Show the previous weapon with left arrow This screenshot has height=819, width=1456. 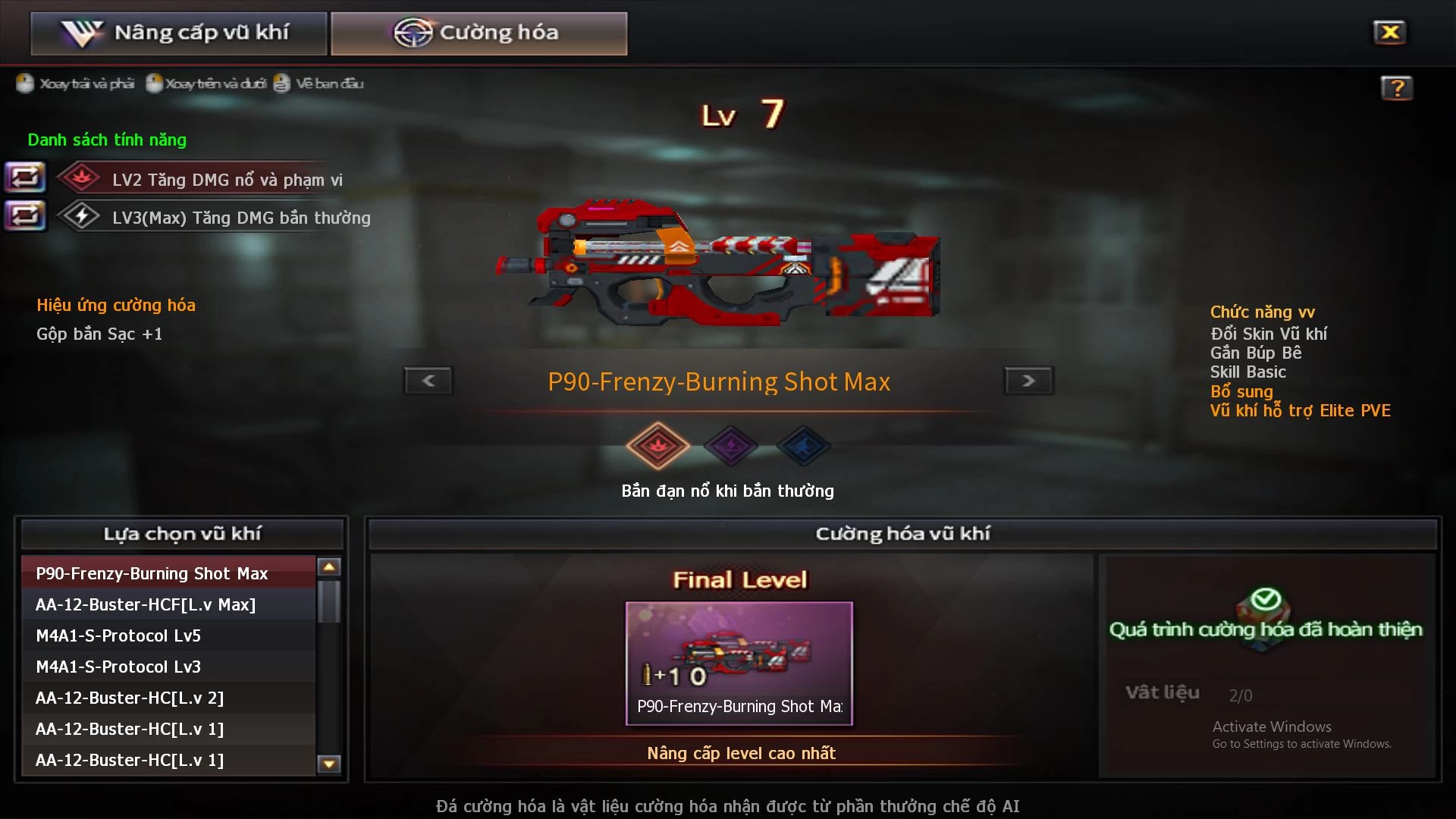click(x=428, y=381)
